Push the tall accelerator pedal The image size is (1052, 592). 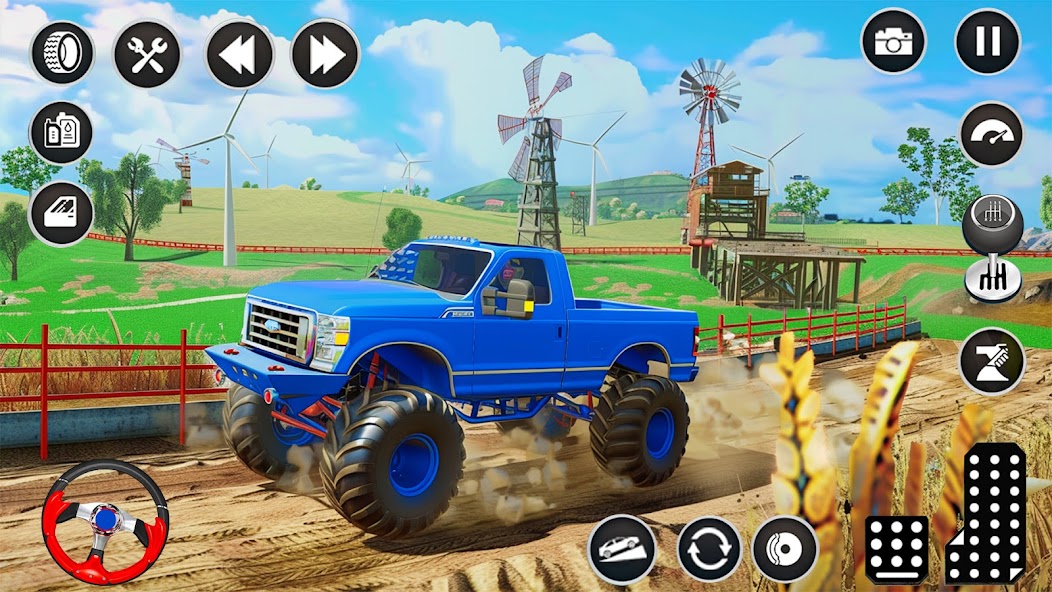click(x=988, y=514)
